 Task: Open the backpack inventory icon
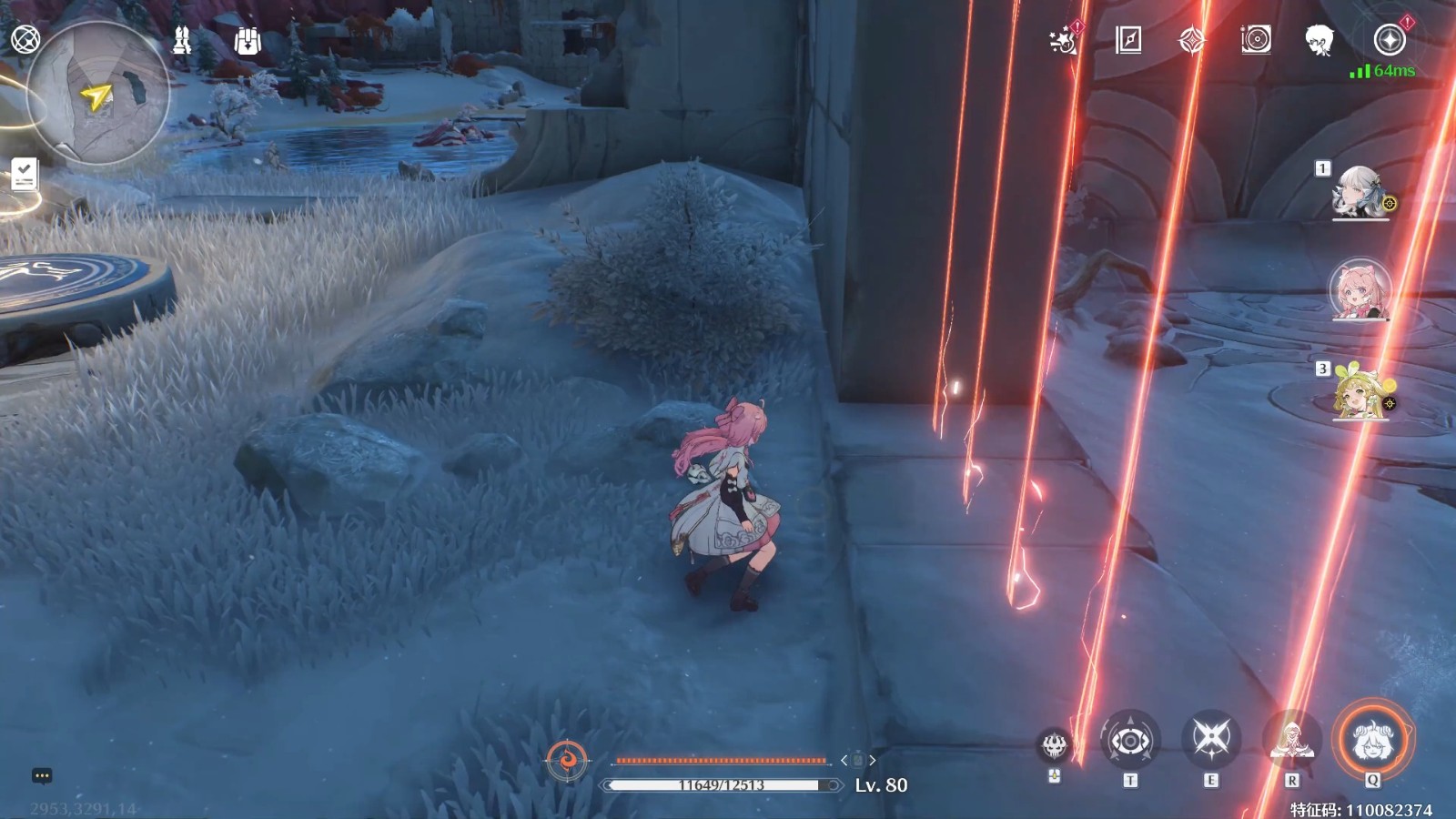[248, 41]
